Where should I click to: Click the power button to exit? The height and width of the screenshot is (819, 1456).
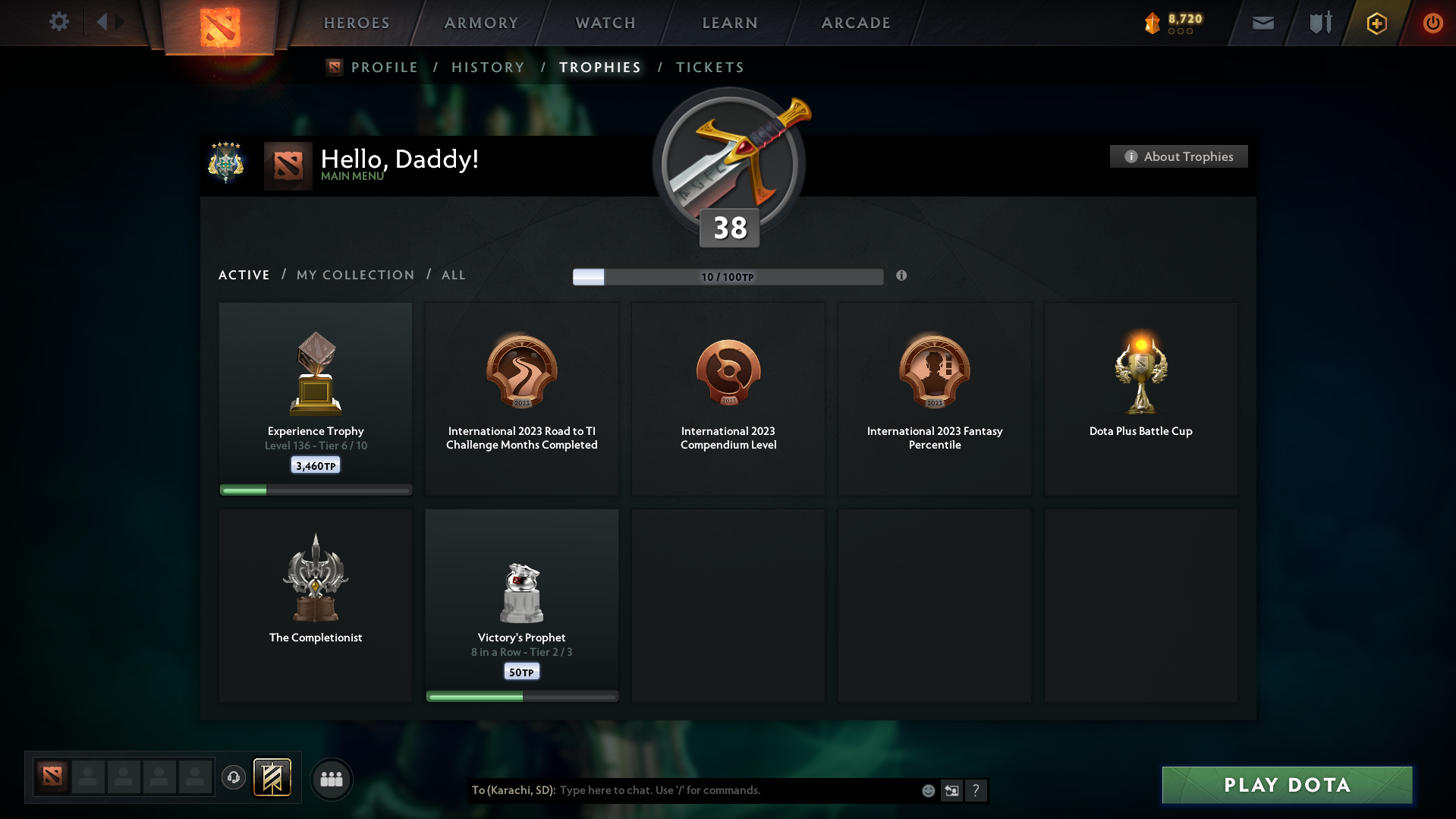pos(1432,23)
